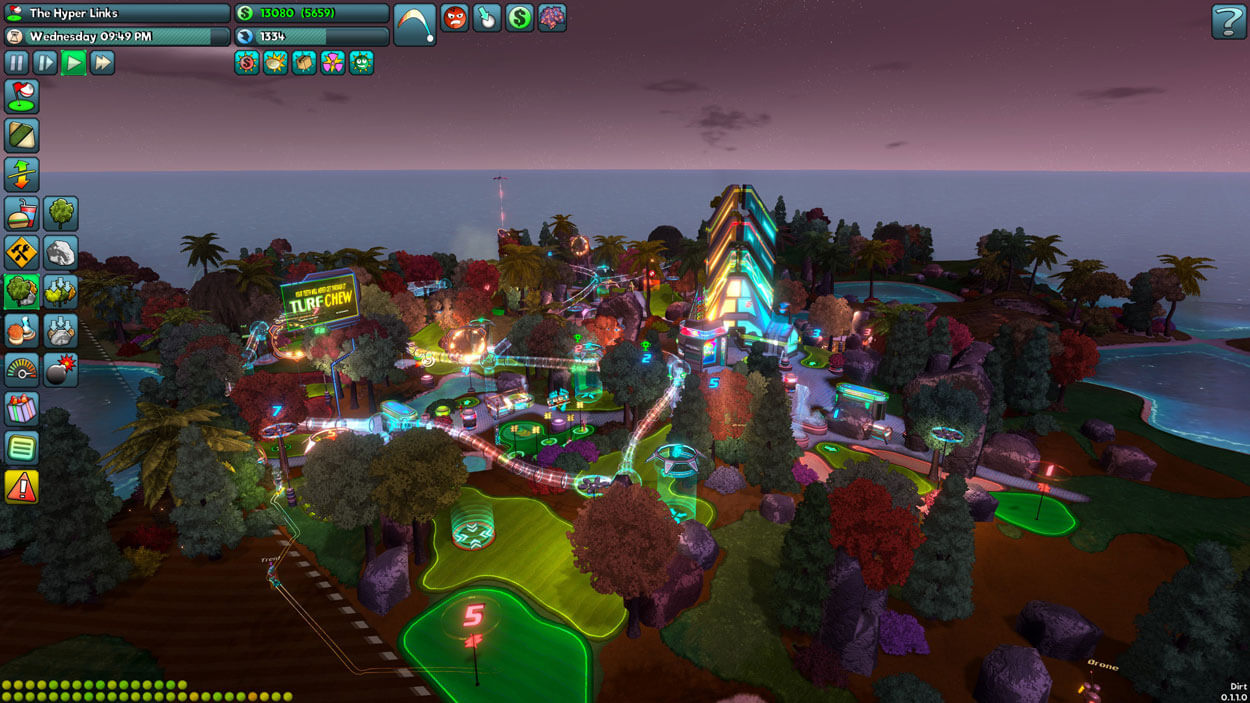The image size is (1250, 703).
Task: Open the green dollar finances icon
Action: [519, 17]
